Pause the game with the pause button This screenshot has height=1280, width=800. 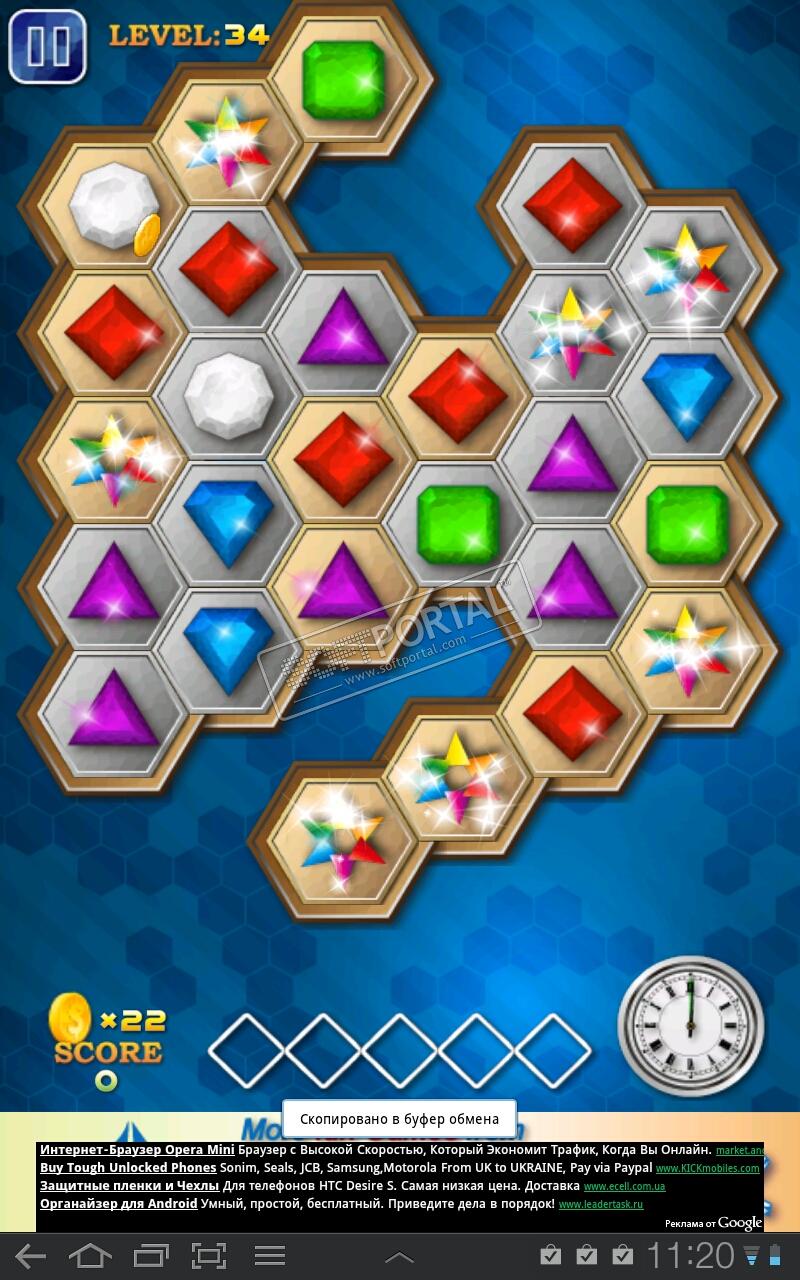coord(47,46)
